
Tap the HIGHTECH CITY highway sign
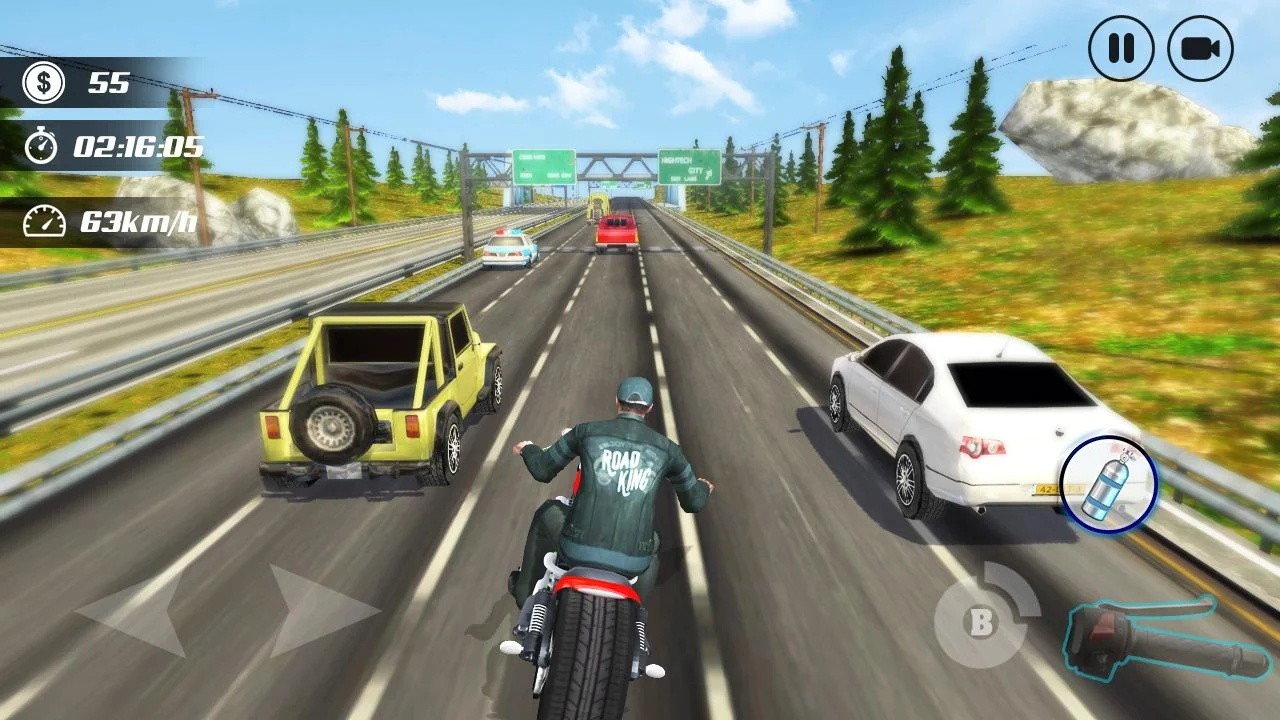pyautogui.click(x=688, y=166)
